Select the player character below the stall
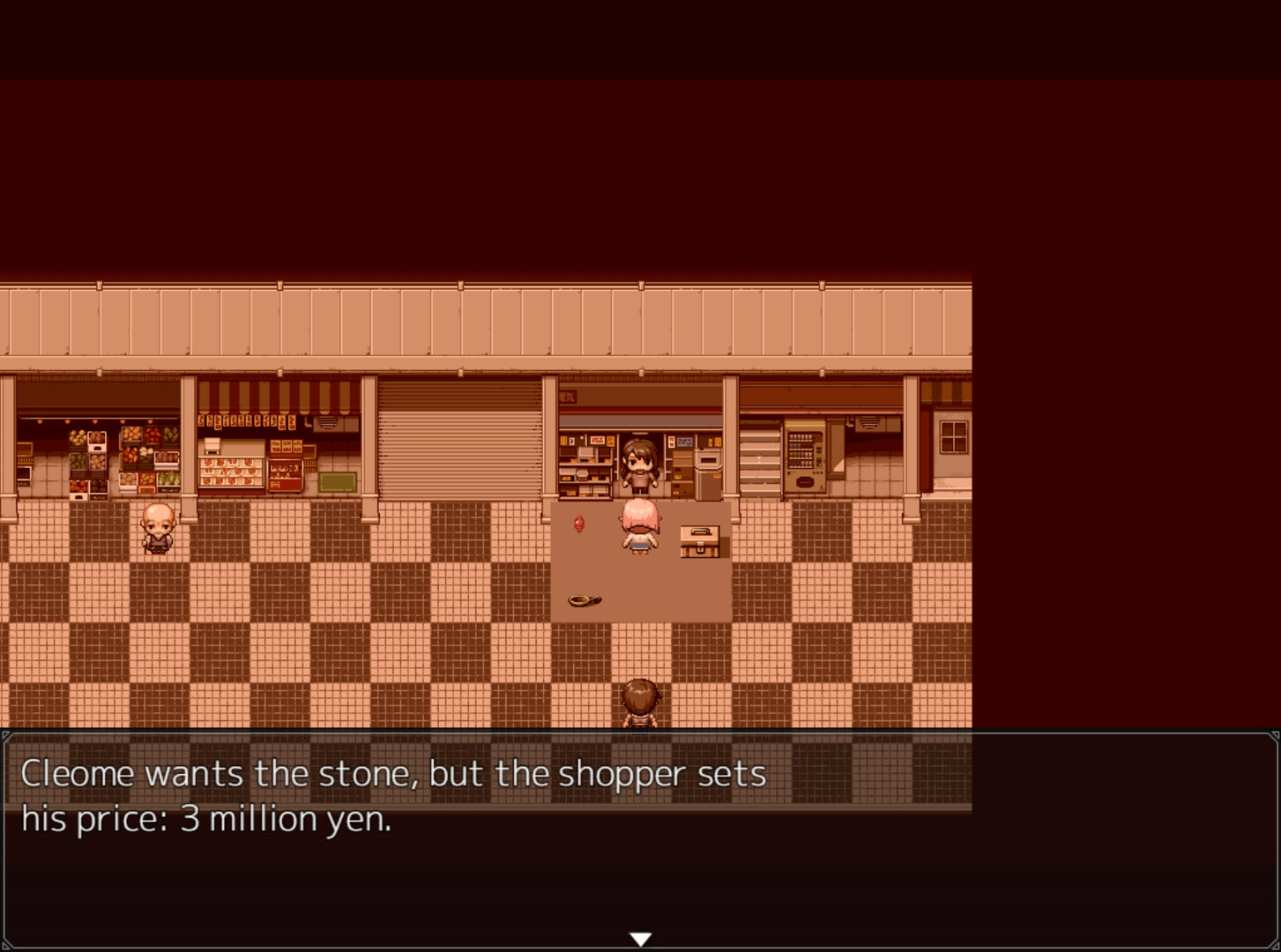Screen dimensions: 1281x952 tap(641, 701)
